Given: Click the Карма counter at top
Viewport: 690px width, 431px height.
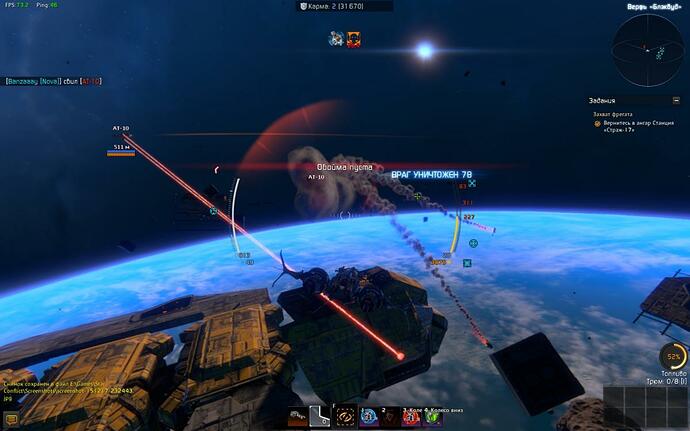Looking at the screenshot, I should (345, 6).
